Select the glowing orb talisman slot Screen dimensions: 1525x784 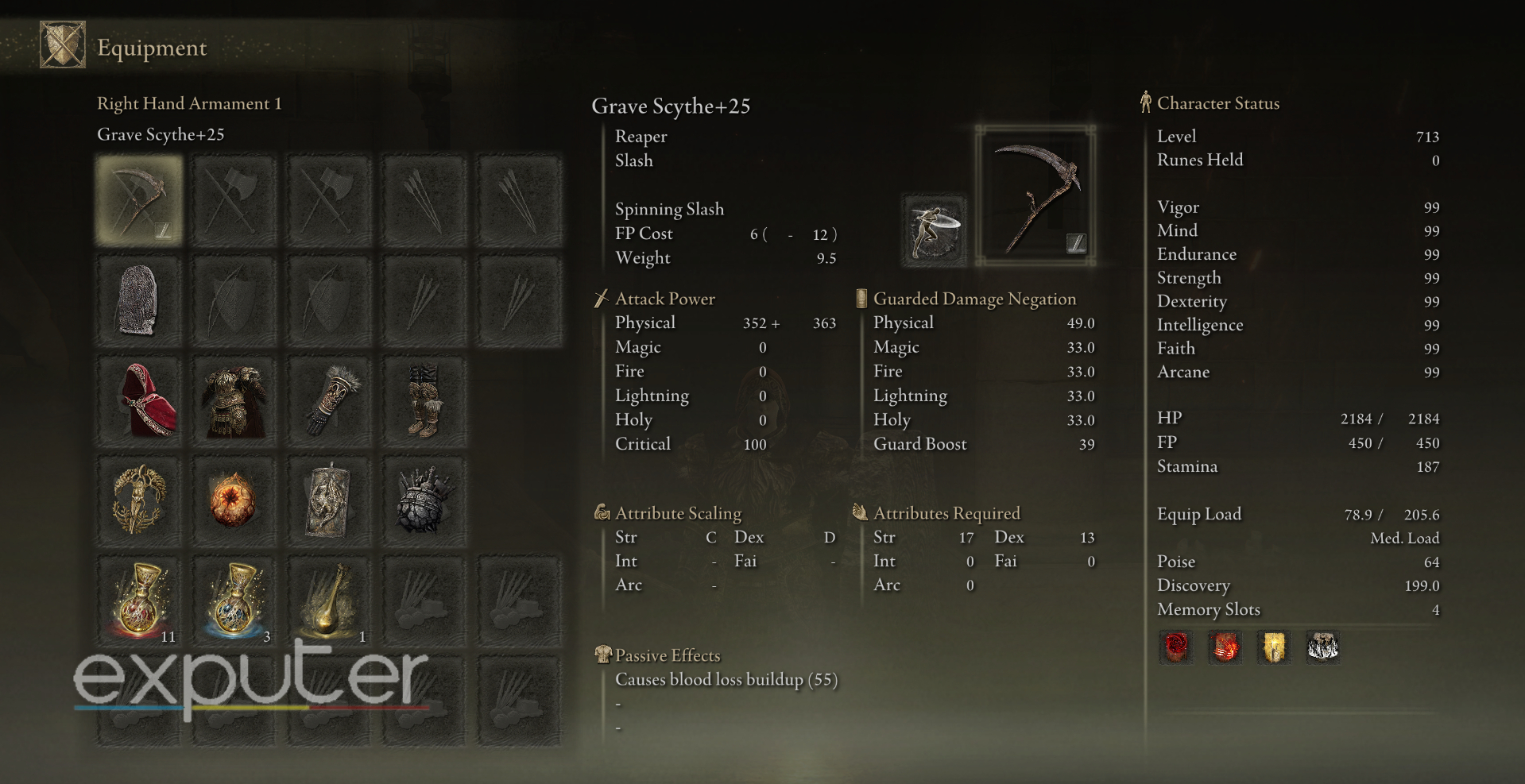(234, 500)
